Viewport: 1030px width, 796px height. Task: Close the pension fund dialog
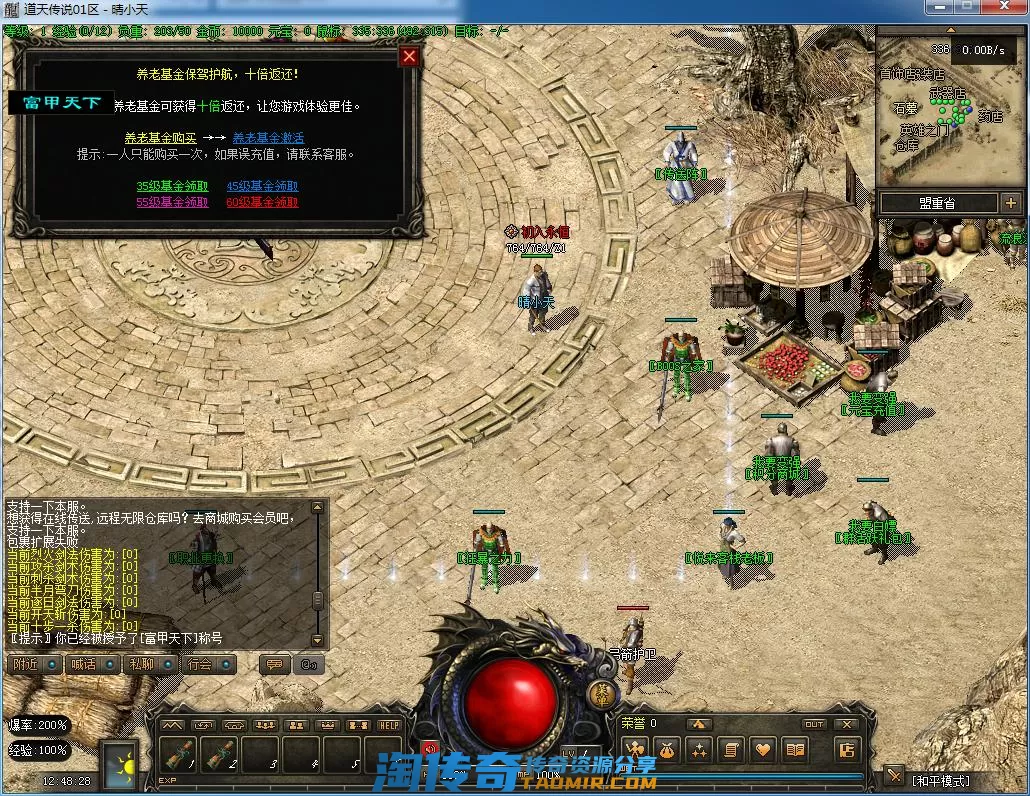408,57
